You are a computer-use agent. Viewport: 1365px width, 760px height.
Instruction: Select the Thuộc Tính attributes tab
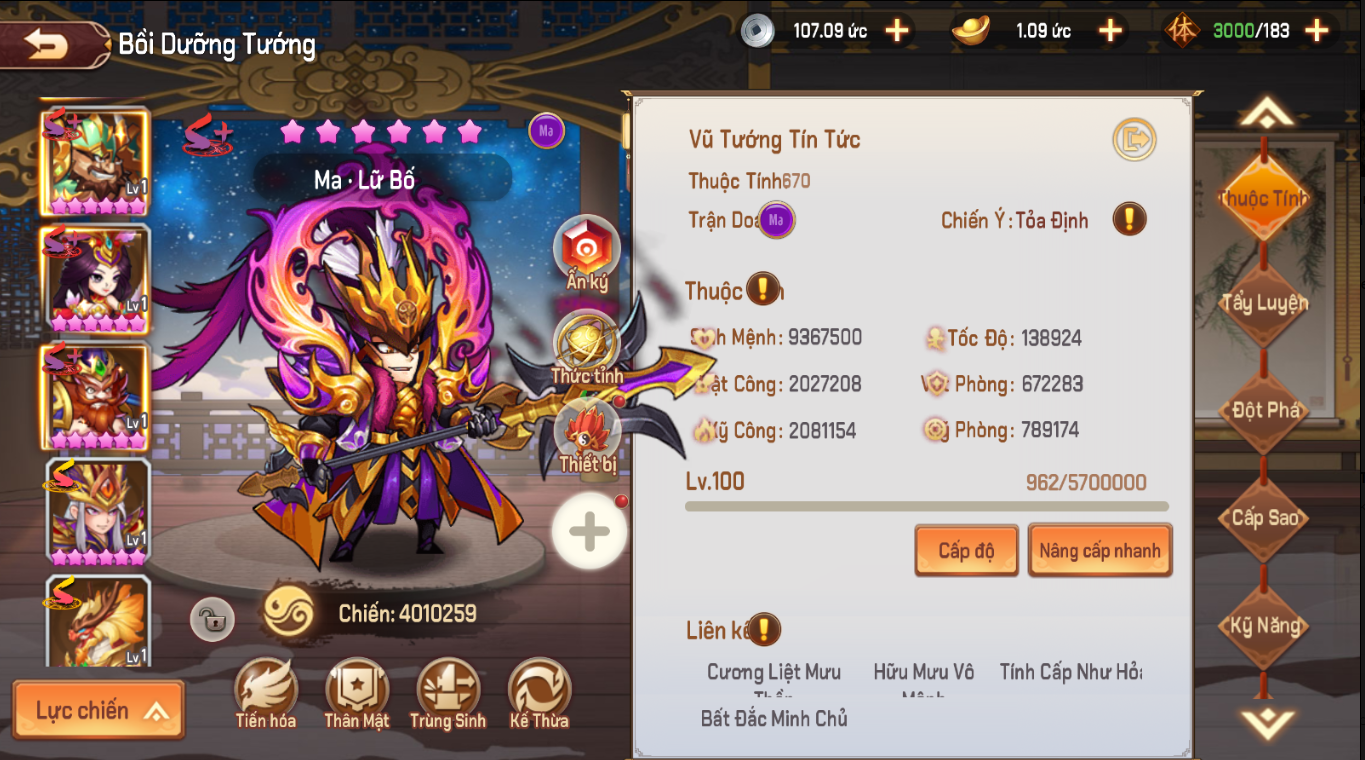tap(1264, 198)
